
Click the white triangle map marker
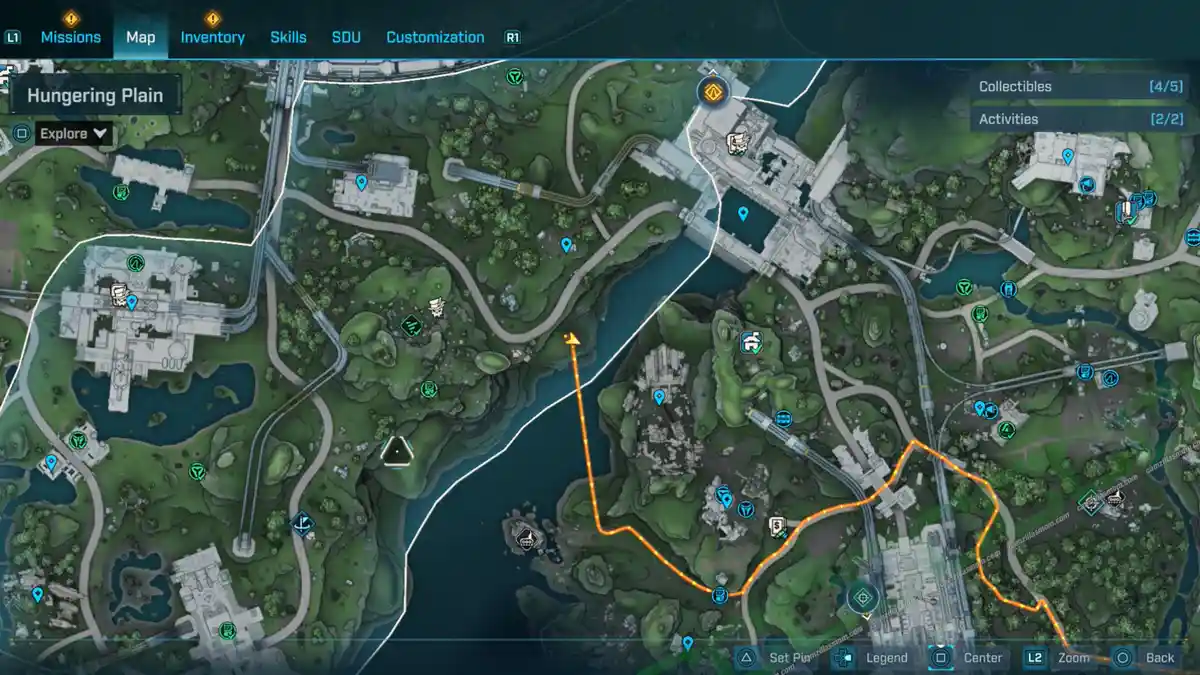coord(398,451)
